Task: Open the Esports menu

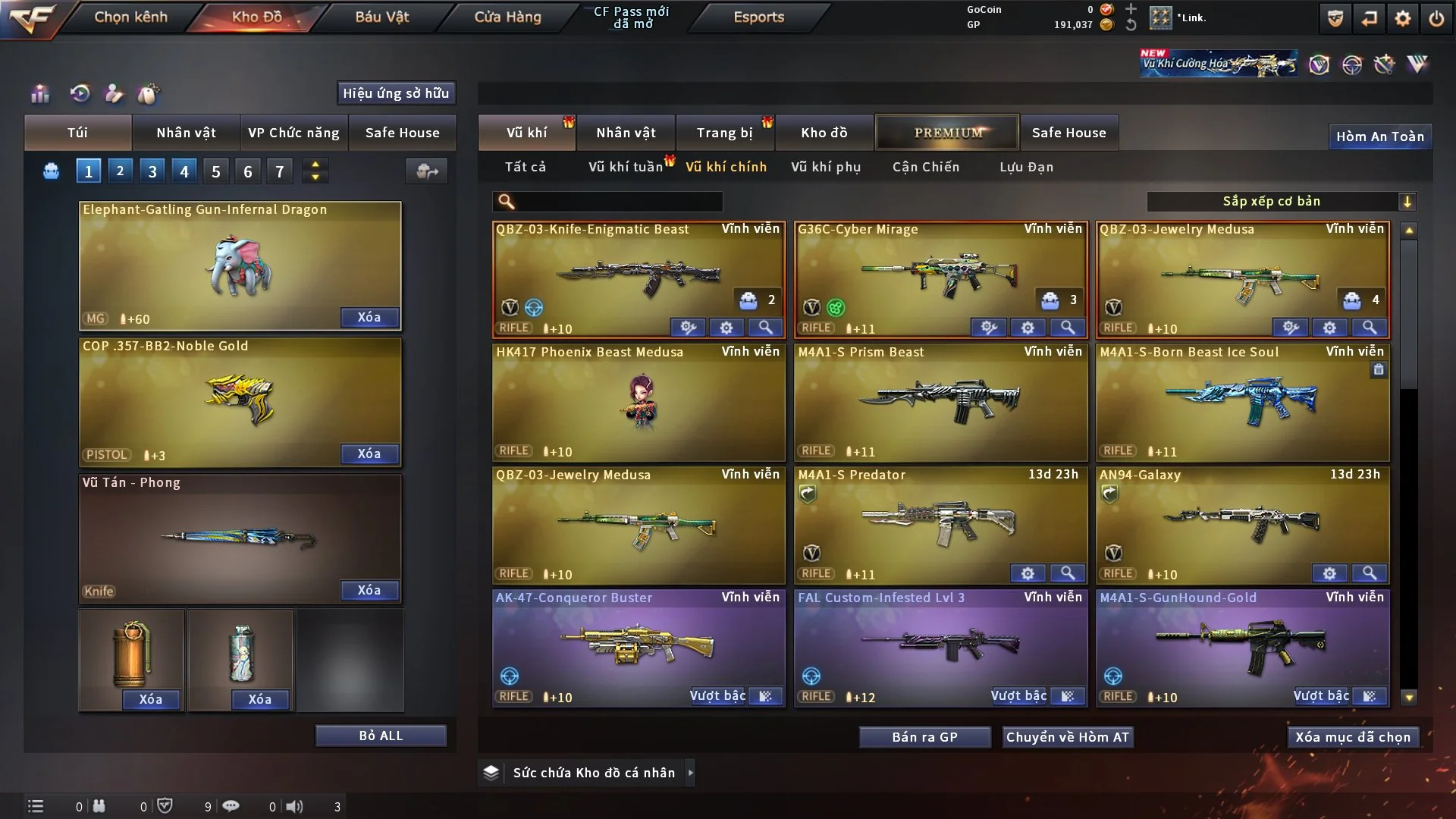Action: point(758,17)
